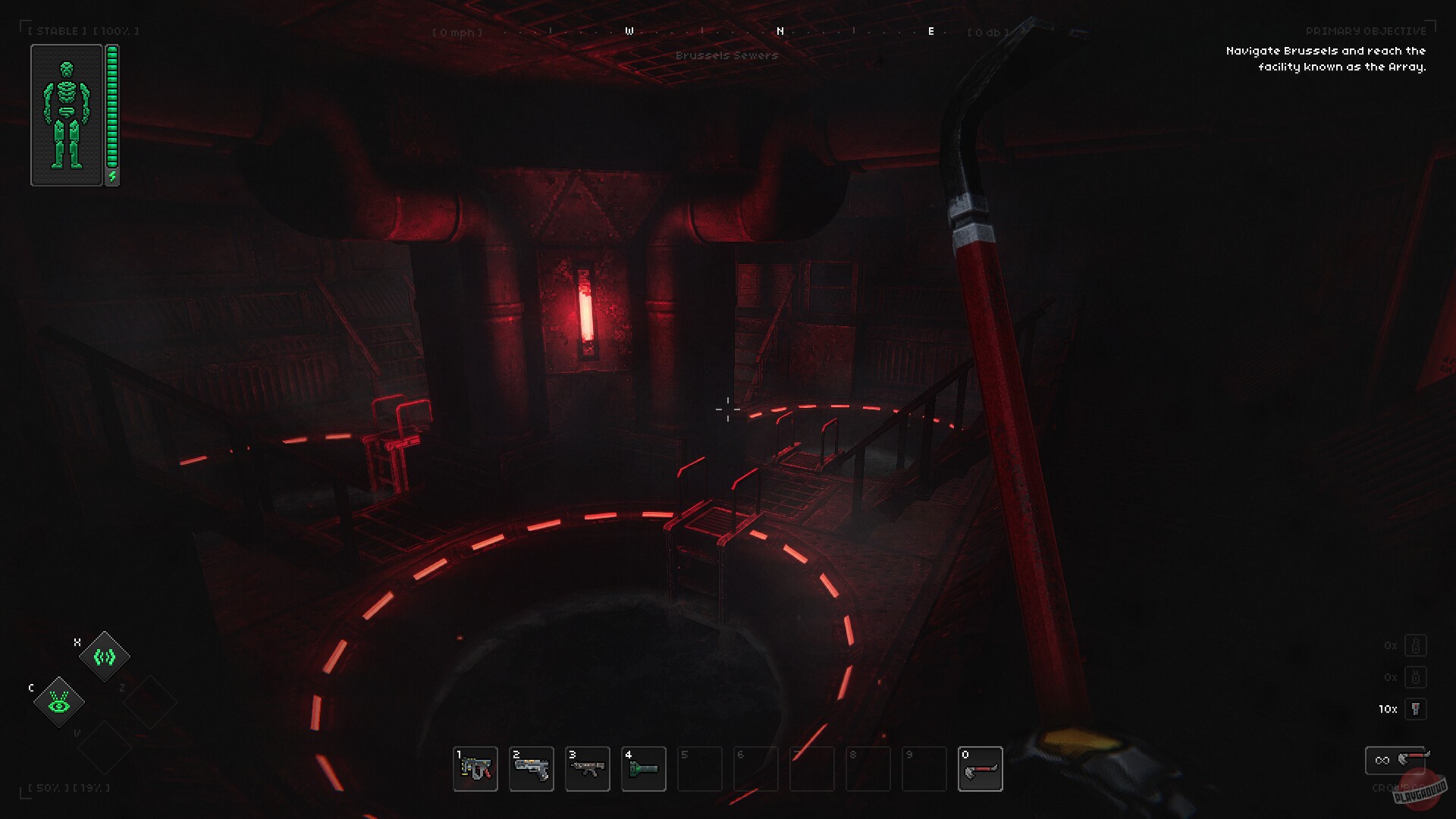This screenshot has height=819, width=1456.
Task: Click the green health bar beside the body figure
Action: (112, 106)
